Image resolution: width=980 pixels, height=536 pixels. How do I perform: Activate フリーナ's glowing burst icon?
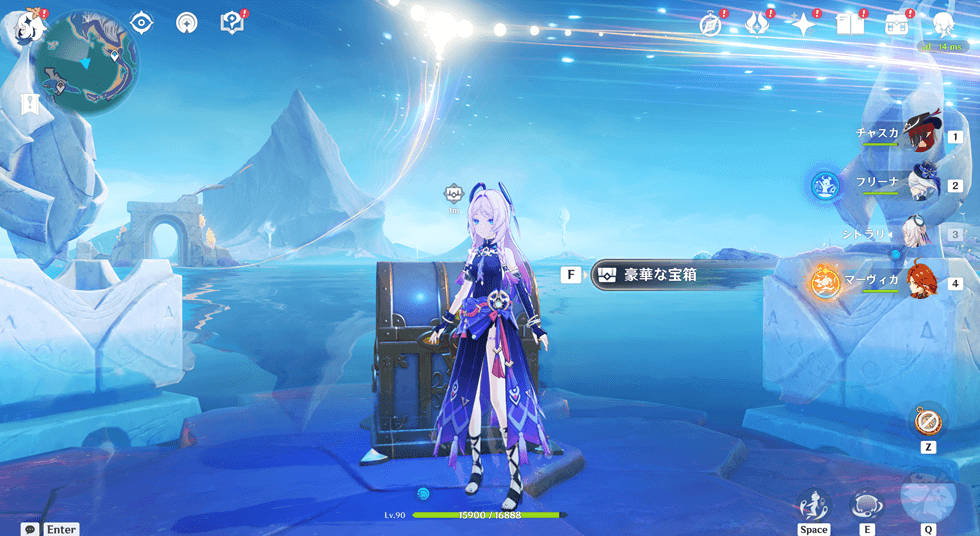(825, 184)
